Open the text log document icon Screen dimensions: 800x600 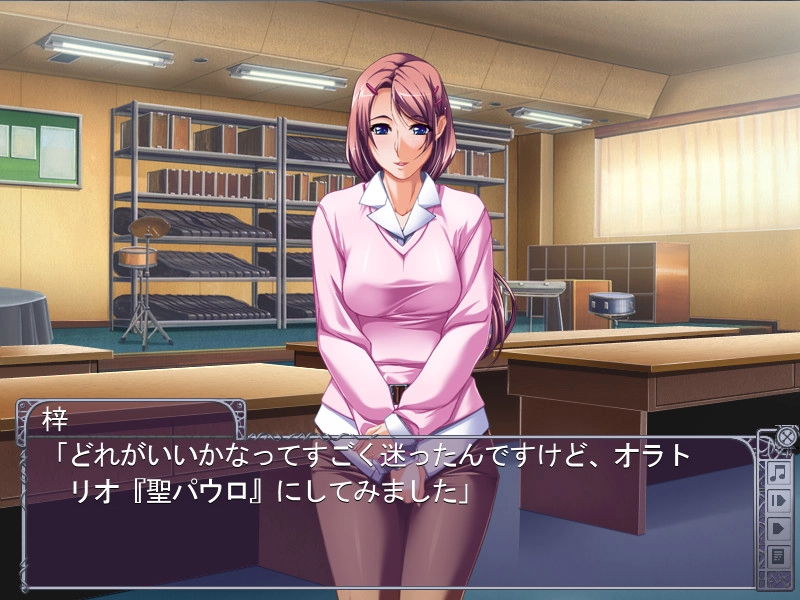[778, 556]
